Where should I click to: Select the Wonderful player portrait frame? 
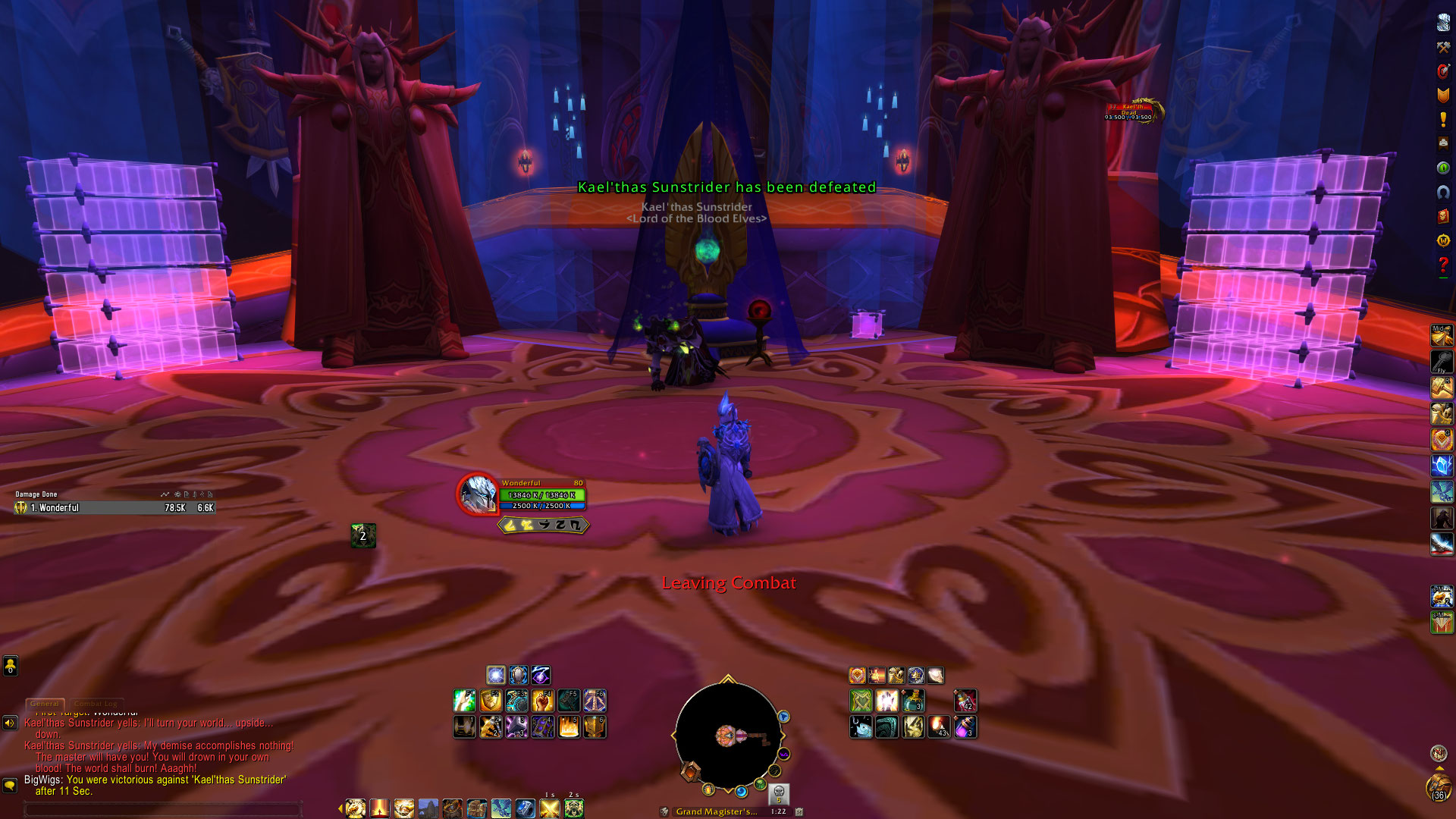pos(477,494)
